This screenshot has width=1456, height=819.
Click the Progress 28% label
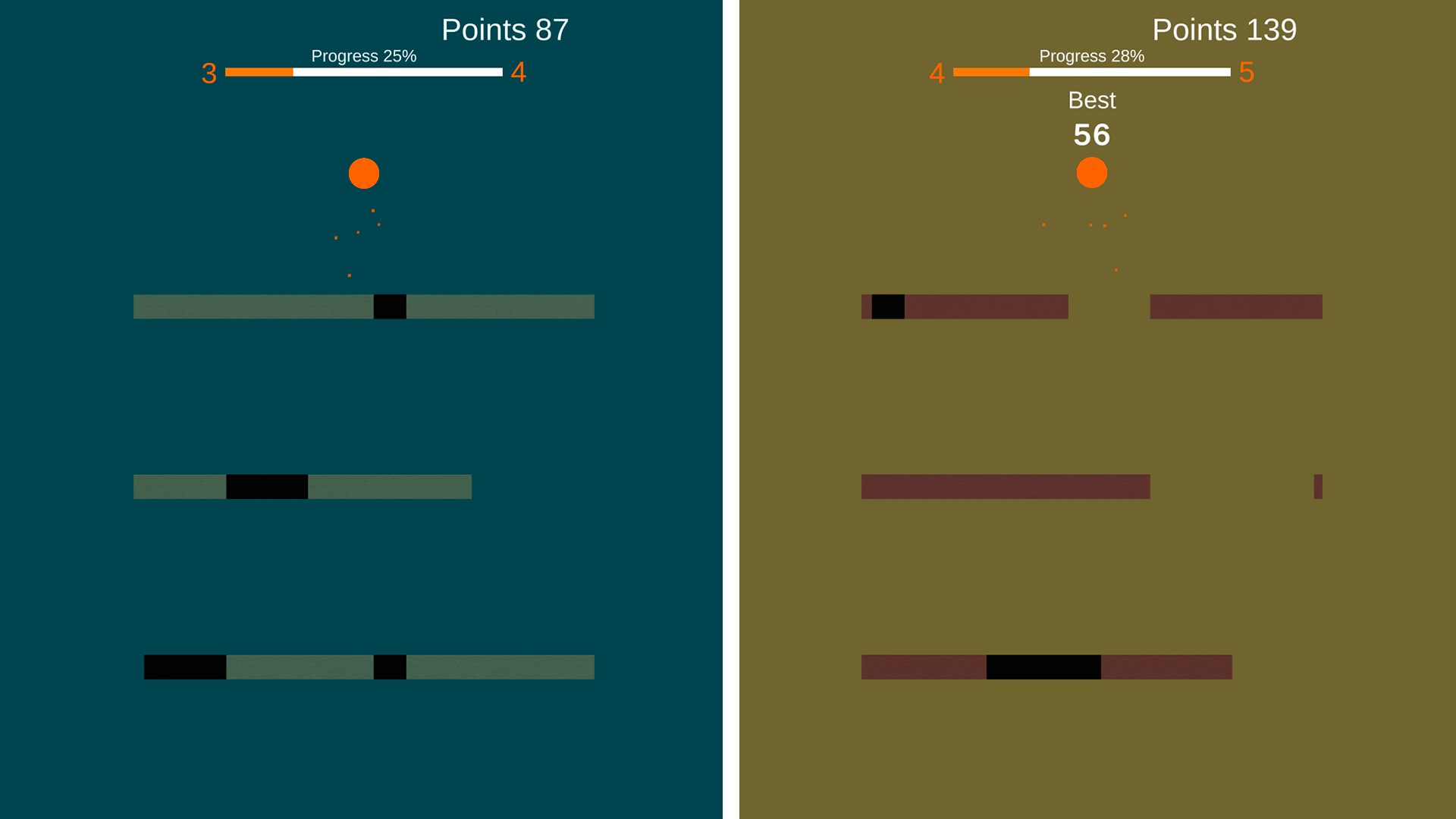(1092, 55)
